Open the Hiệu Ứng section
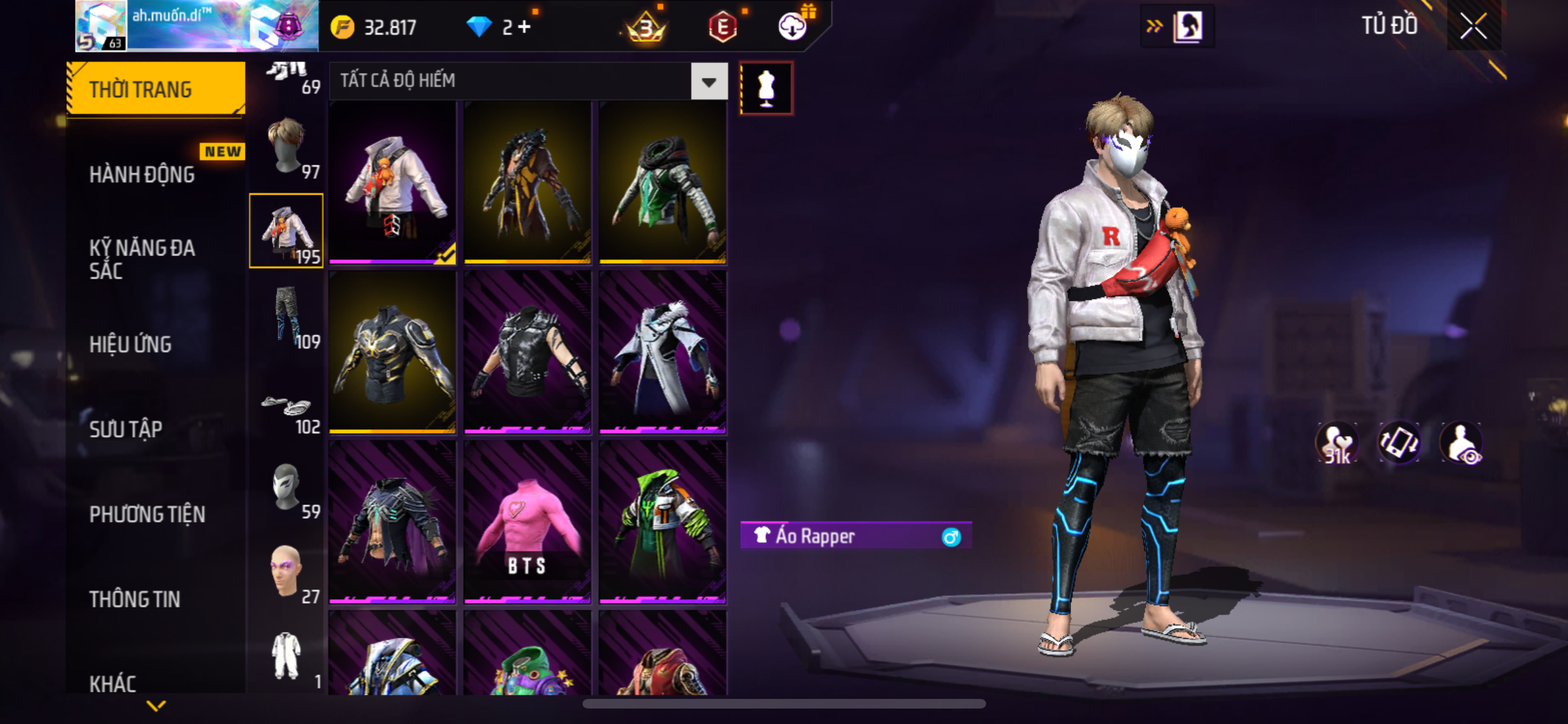The width and height of the screenshot is (1568, 724). click(131, 344)
